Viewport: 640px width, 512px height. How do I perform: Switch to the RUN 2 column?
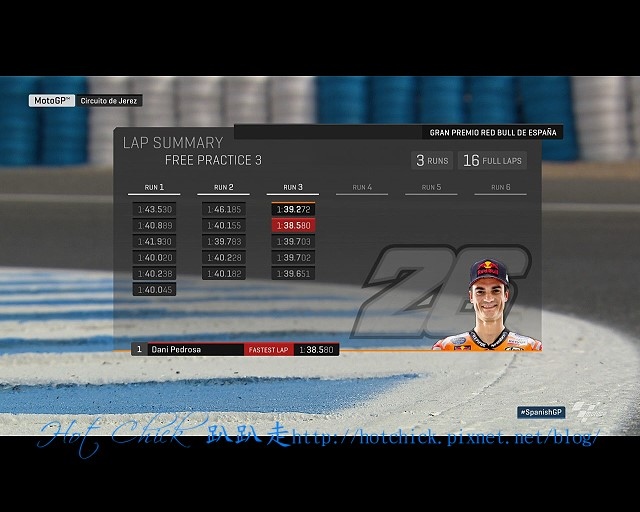(x=223, y=187)
